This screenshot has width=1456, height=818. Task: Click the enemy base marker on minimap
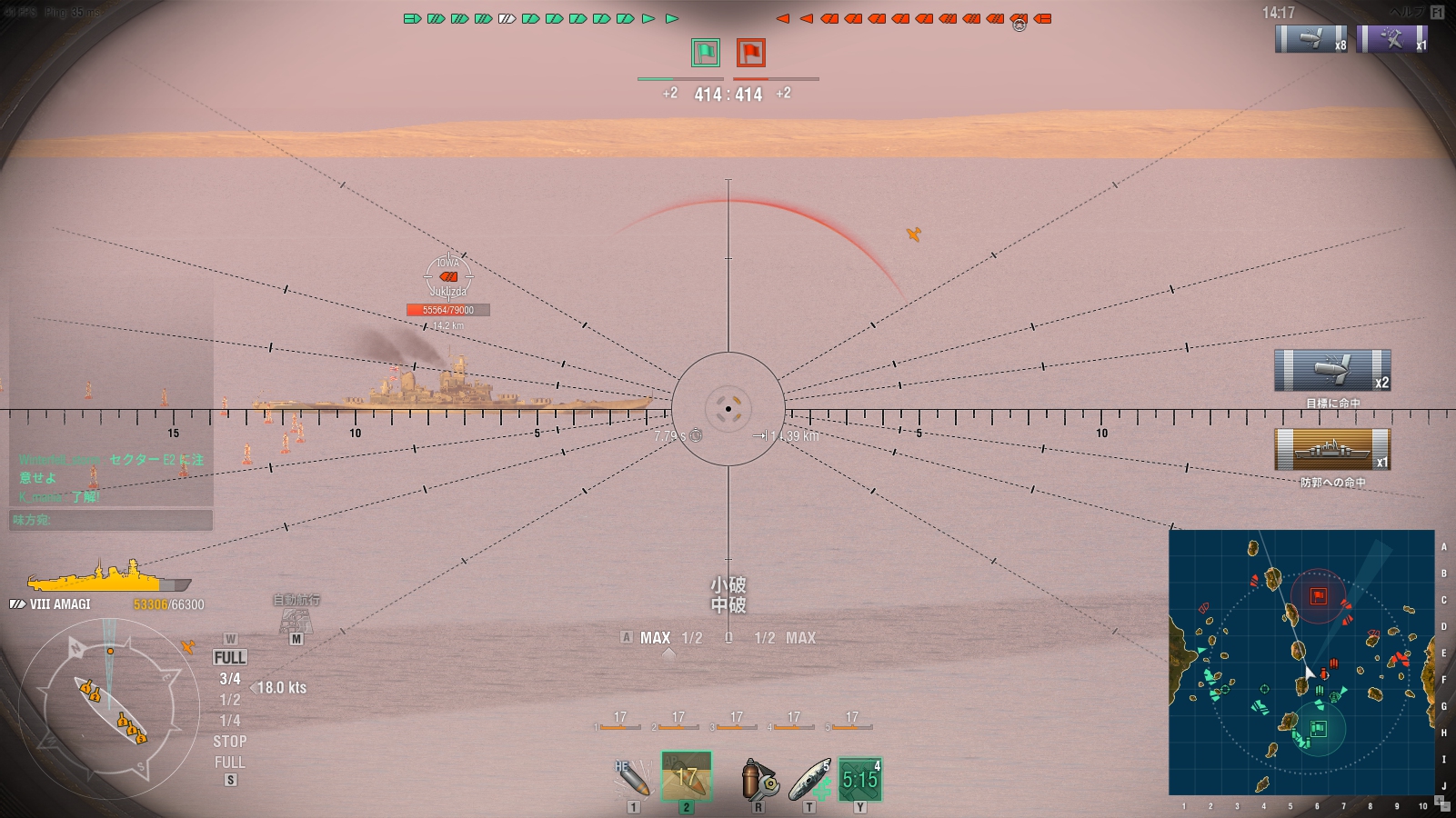(1318, 596)
